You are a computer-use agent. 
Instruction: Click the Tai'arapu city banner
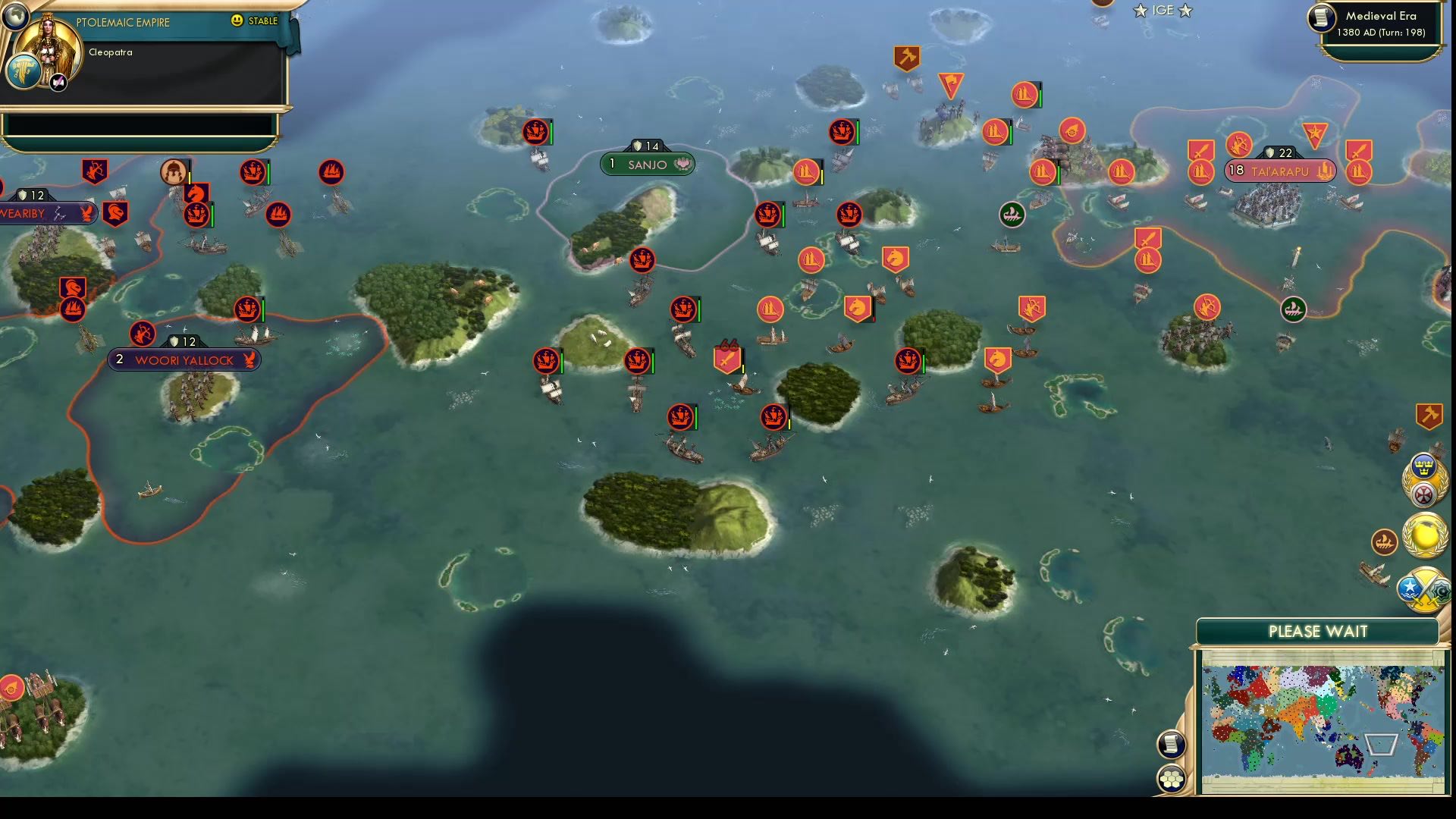click(x=1282, y=171)
